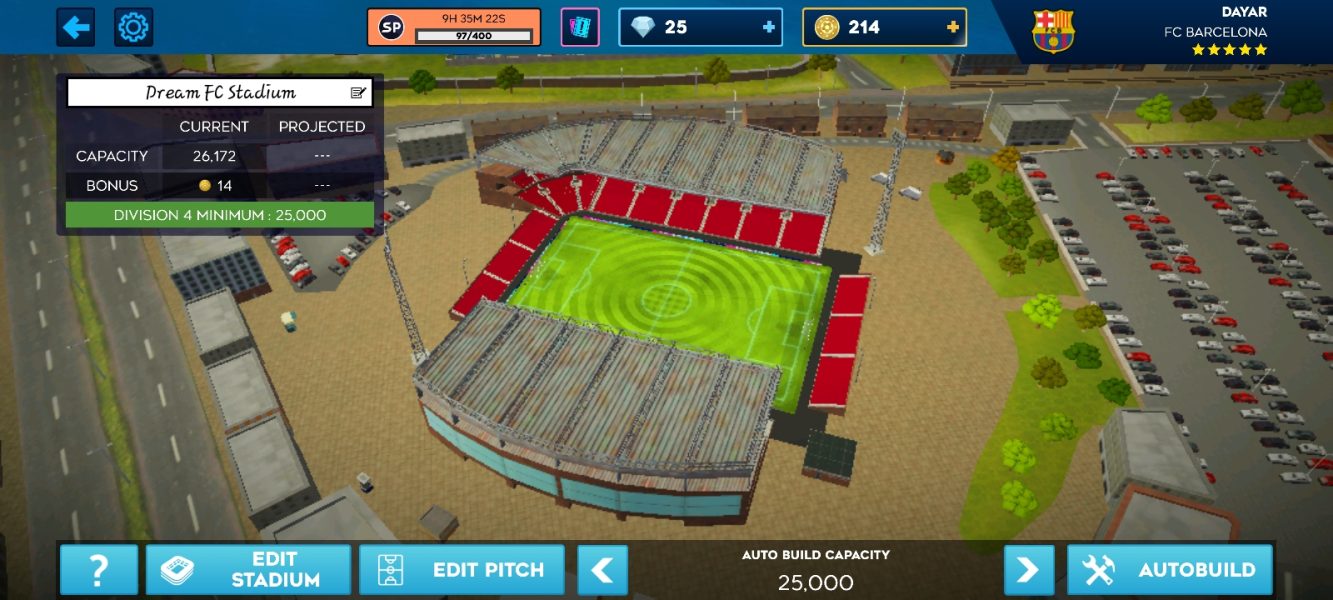Viewport: 1333px width, 600px height.
Task: Edit the Dream FC Stadium name
Action: tap(358, 93)
